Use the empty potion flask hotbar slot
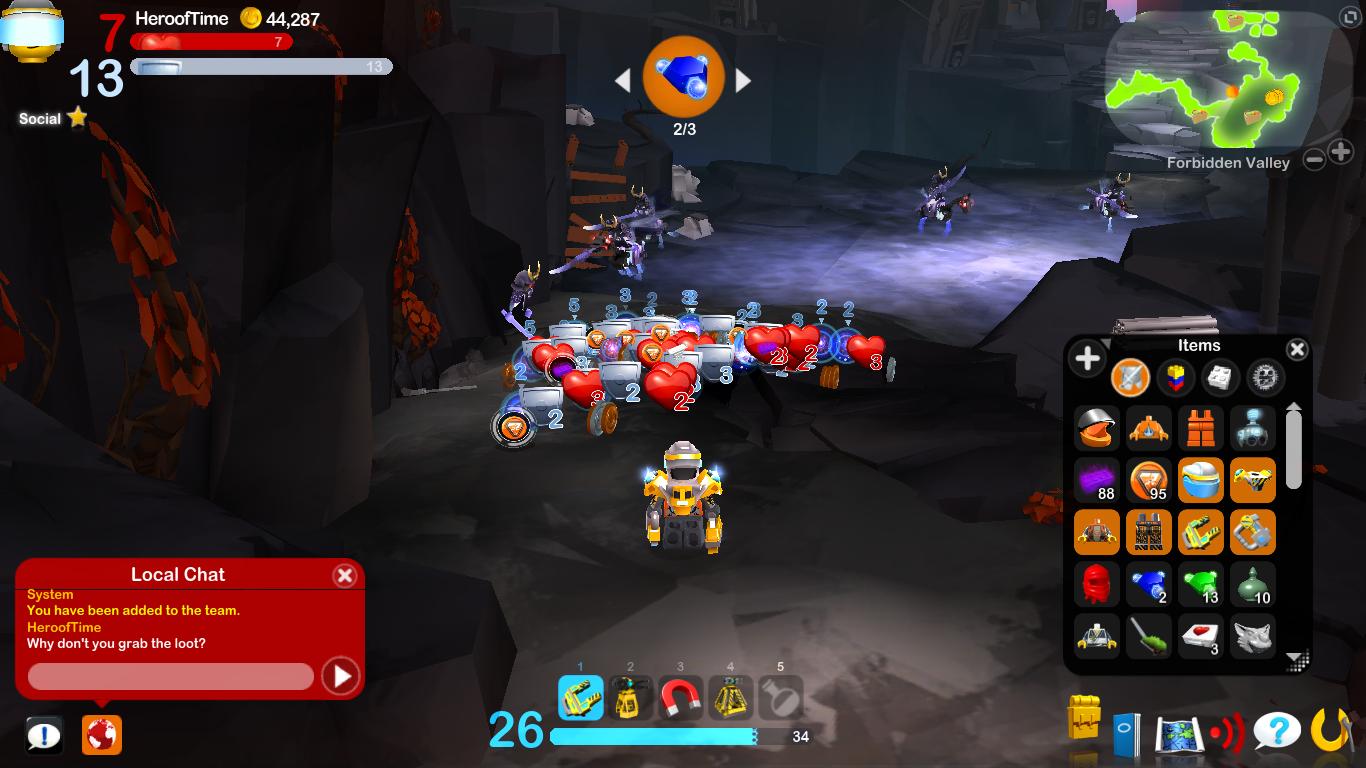 (x=780, y=698)
